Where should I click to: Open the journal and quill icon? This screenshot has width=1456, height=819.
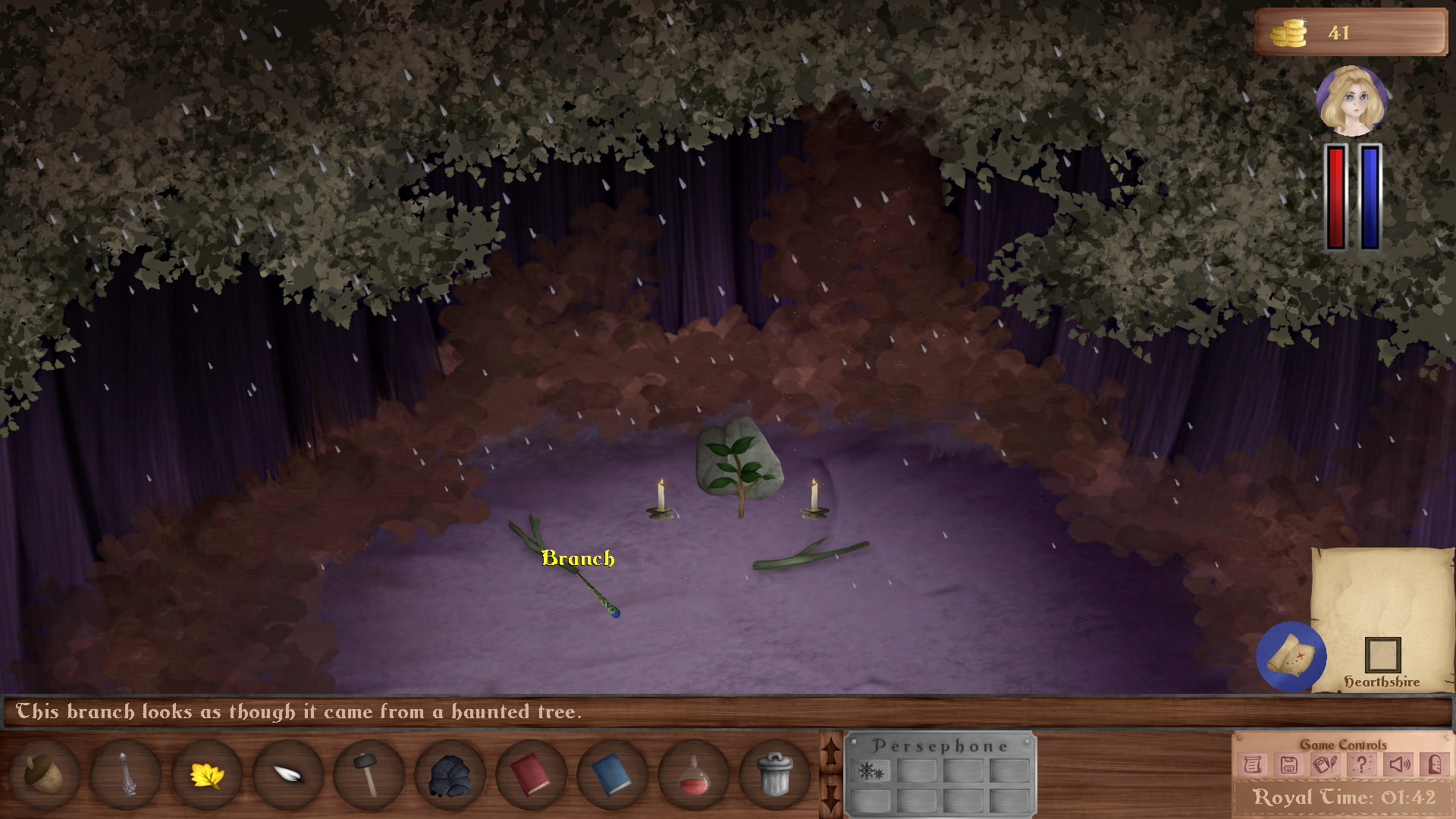point(1326,764)
